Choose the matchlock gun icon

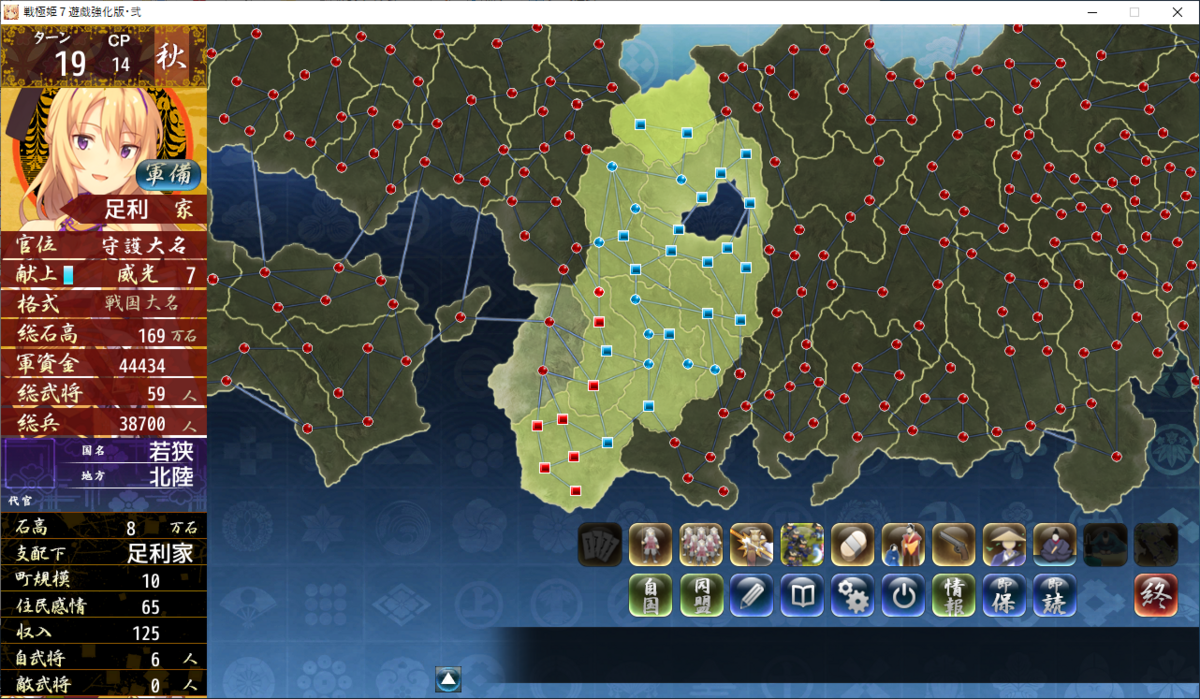(953, 545)
